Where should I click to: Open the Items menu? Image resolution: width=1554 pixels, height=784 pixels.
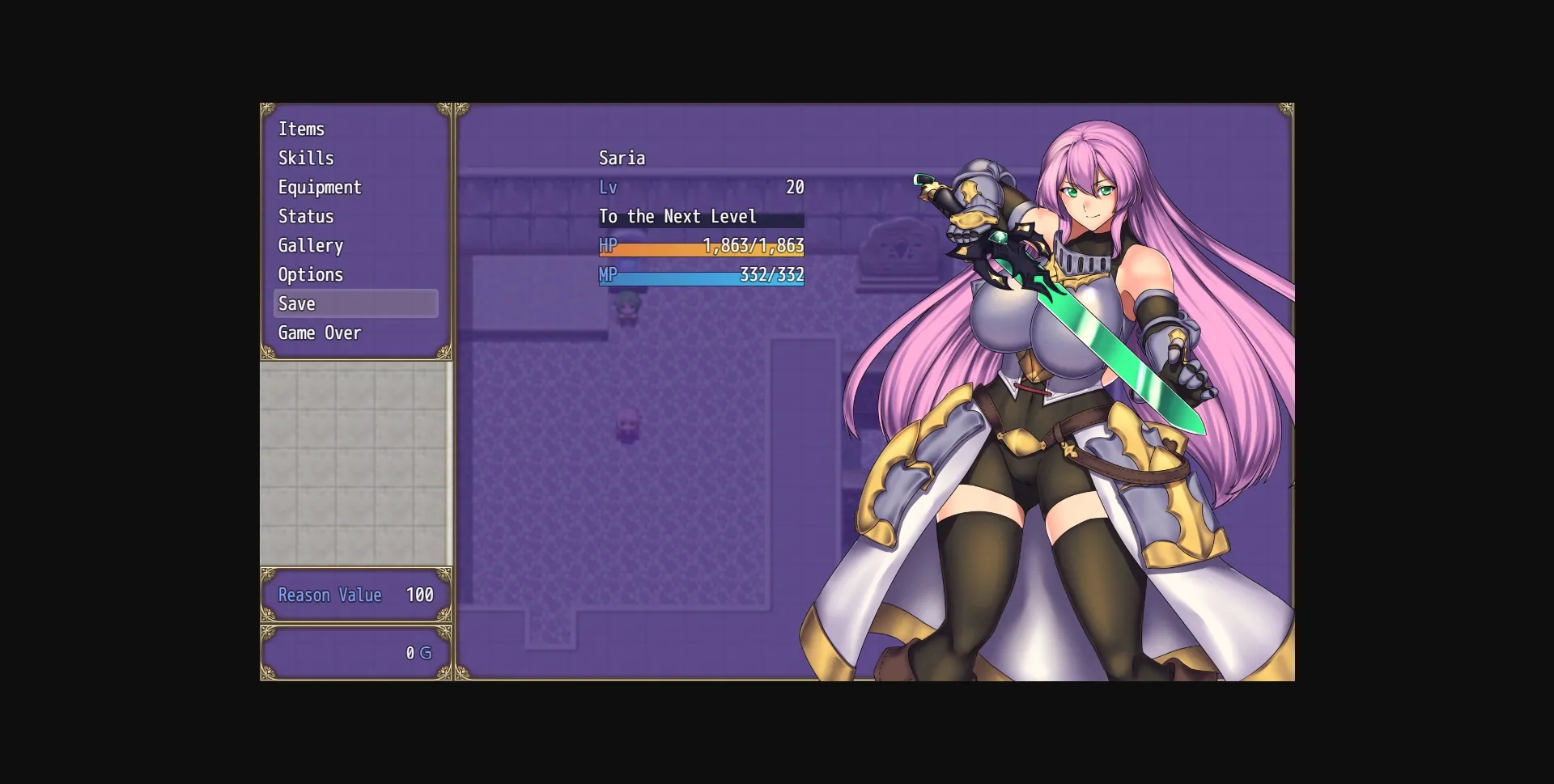pos(301,128)
